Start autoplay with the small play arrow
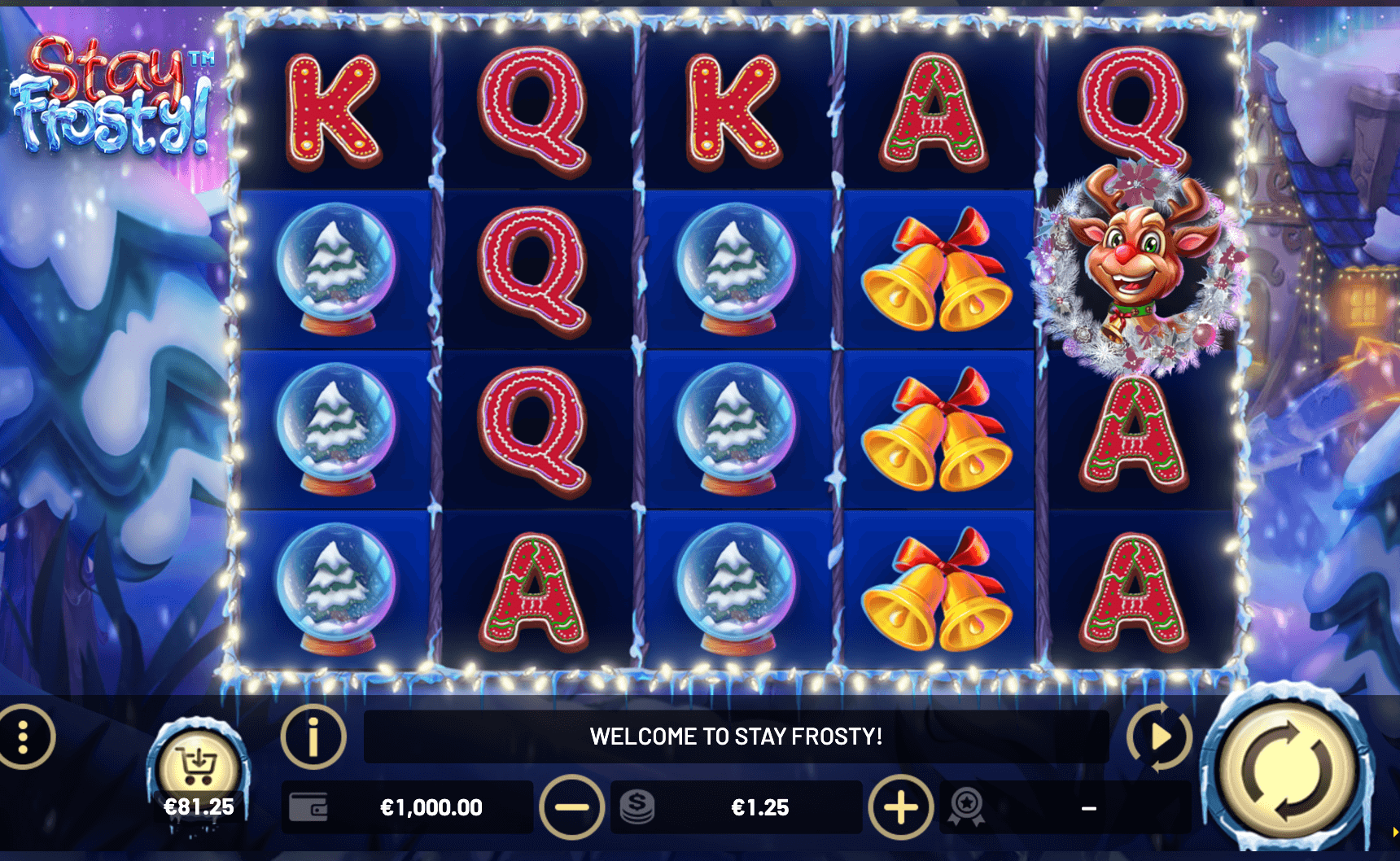1400x861 pixels. pyautogui.click(x=1160, y=737)
